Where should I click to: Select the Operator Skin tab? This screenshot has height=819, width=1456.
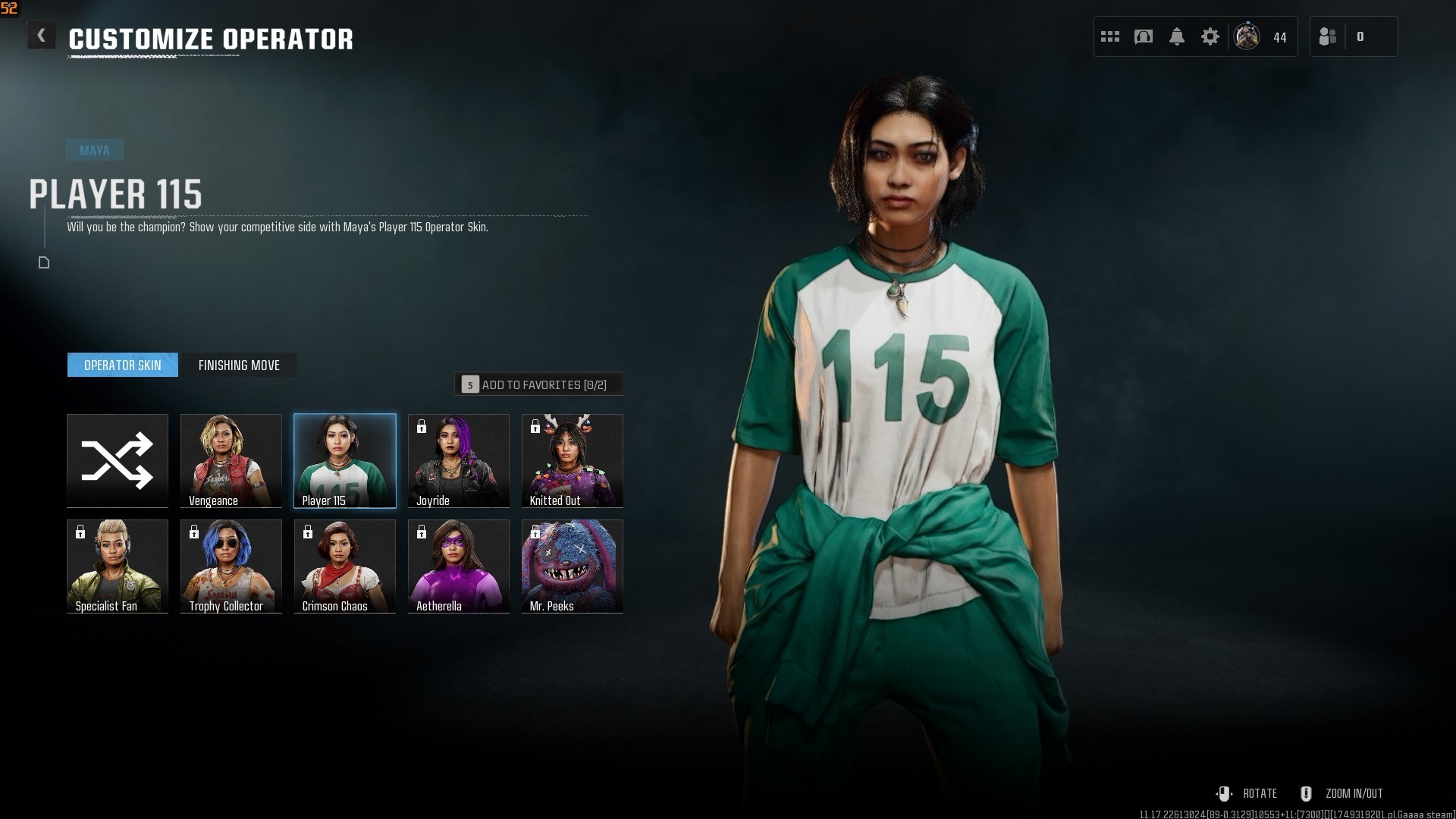coord(123,366)
